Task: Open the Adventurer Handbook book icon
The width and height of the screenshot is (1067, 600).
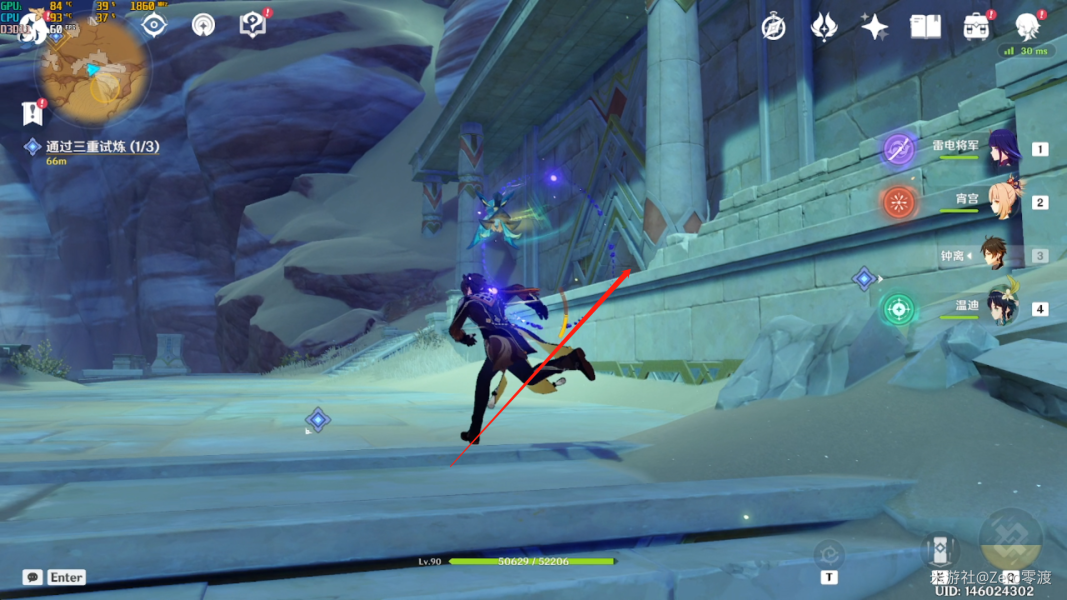Action: click(x=925, y=27)
